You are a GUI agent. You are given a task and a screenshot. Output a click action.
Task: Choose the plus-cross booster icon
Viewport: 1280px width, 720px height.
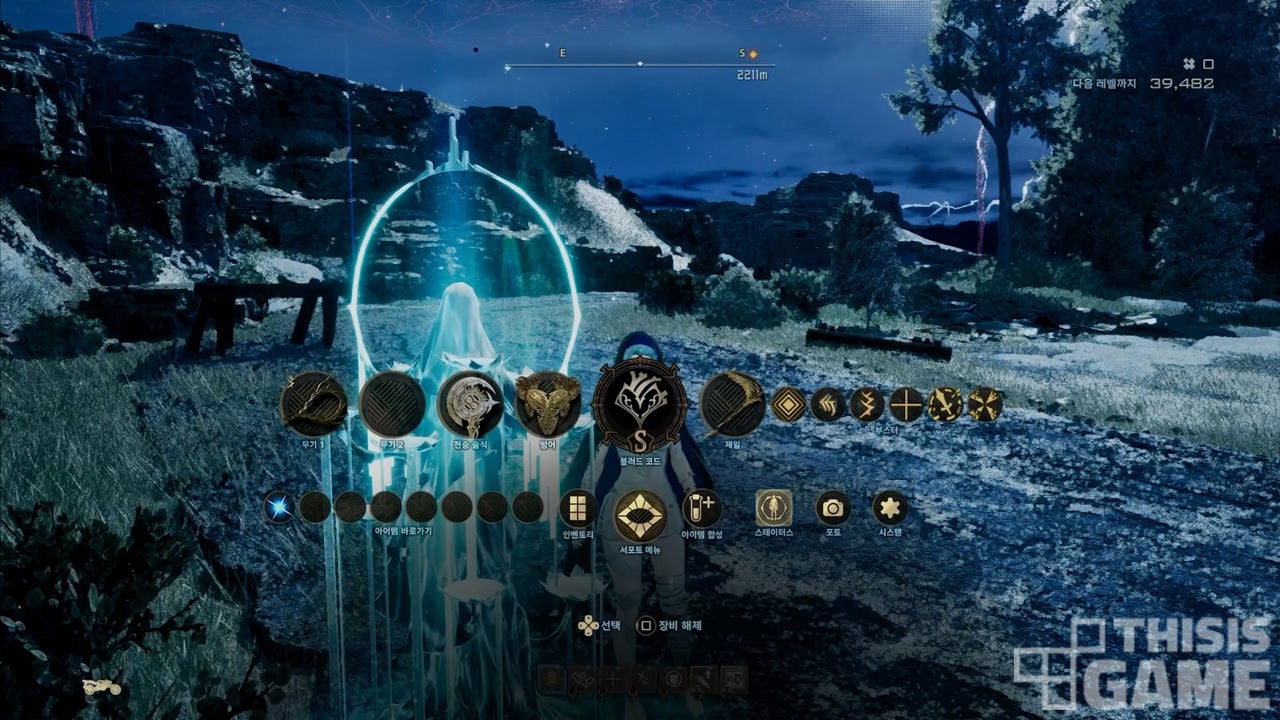tap(906, 404)
